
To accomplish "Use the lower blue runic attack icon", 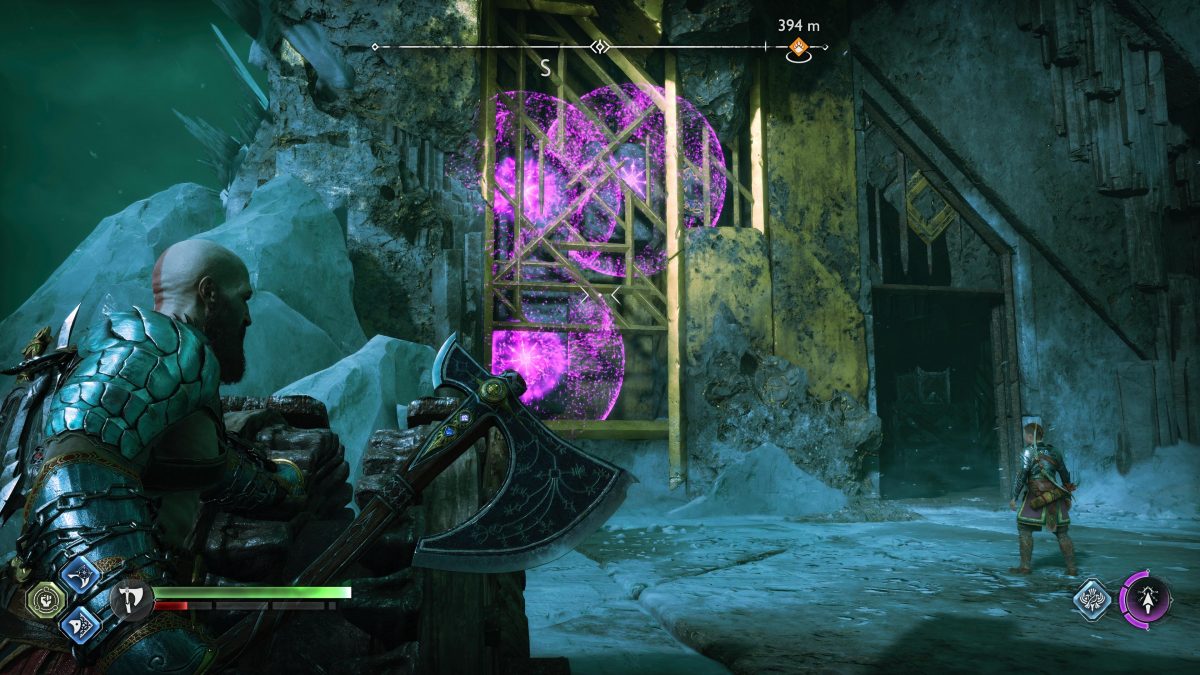I will pyautogui.click(x=79, y=623).
